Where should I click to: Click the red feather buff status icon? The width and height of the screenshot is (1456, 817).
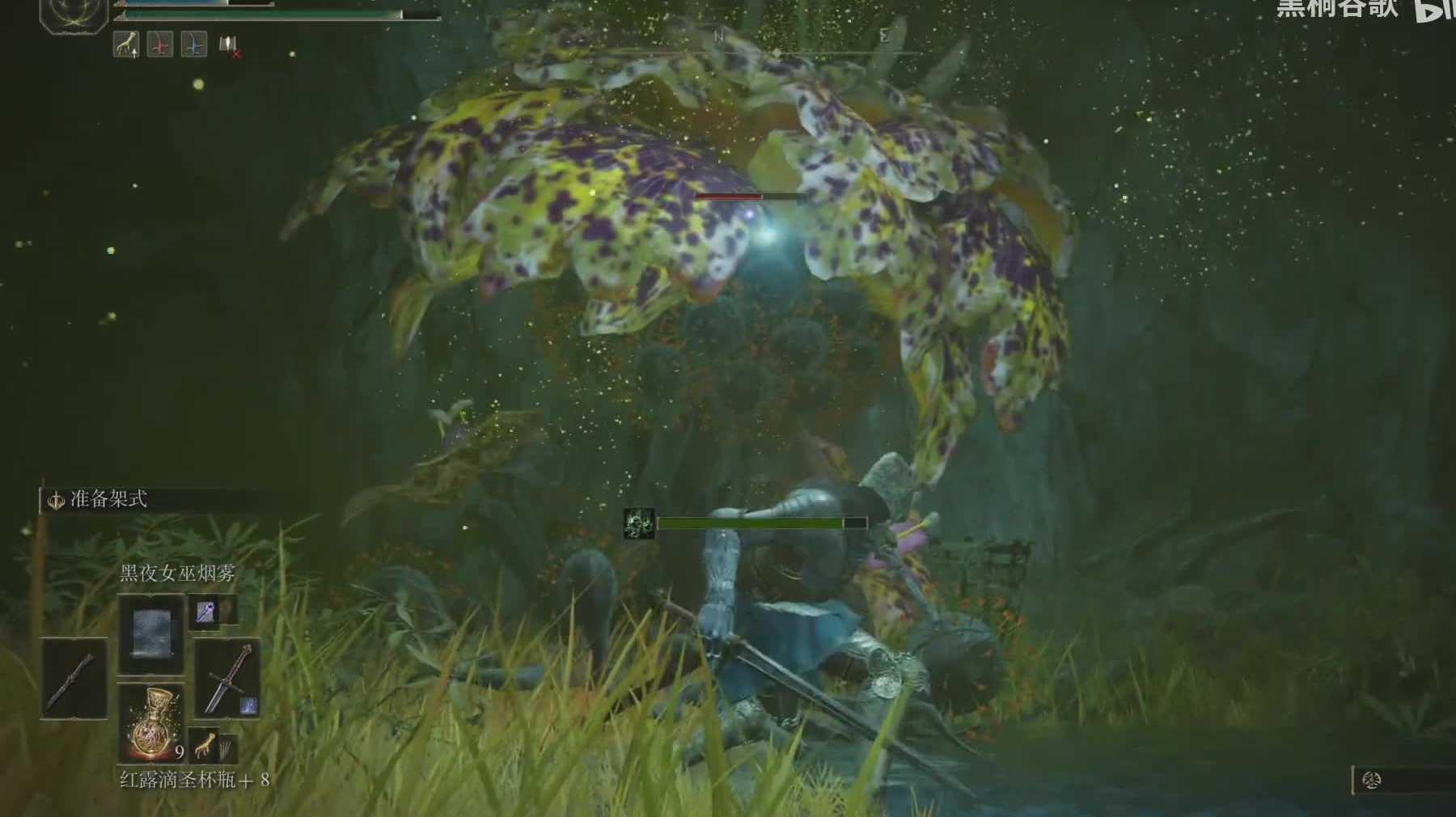[x=159, y=45]
